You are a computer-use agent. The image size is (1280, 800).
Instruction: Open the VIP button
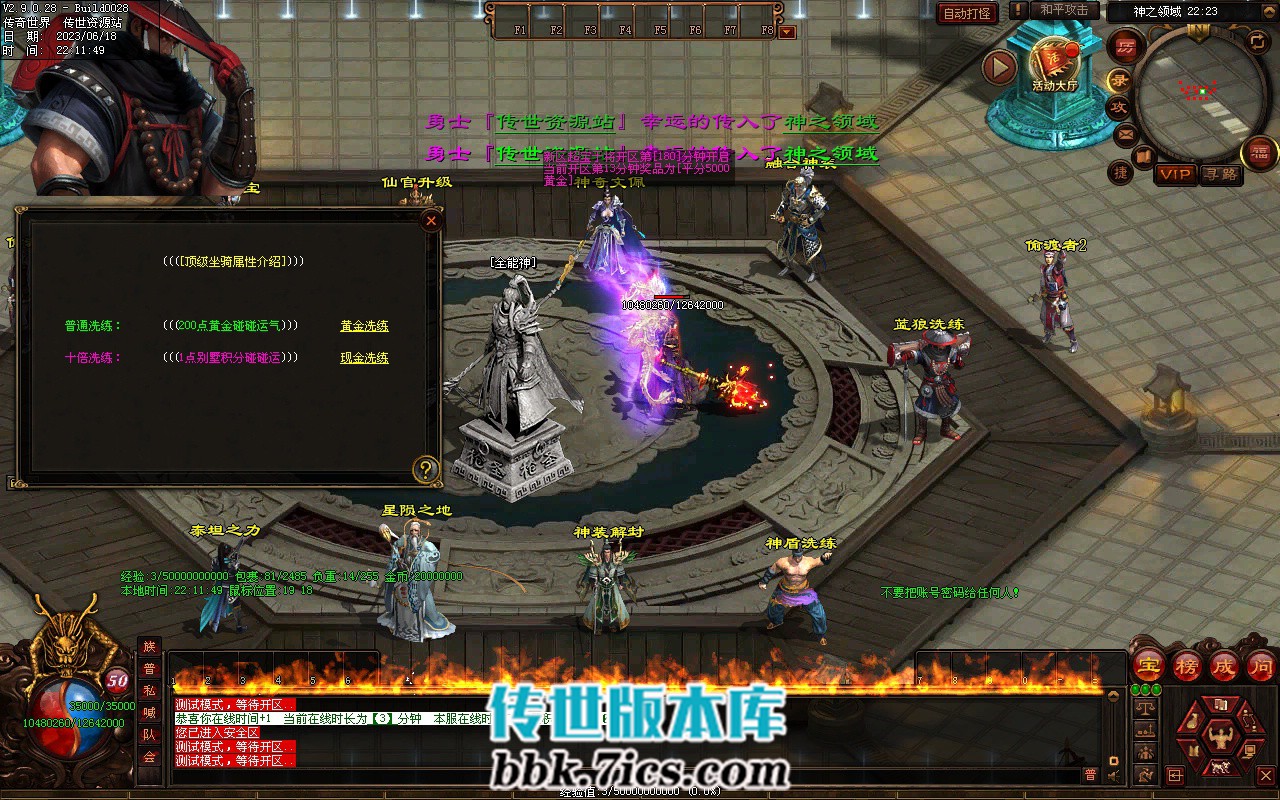(x=1175, y=174)
